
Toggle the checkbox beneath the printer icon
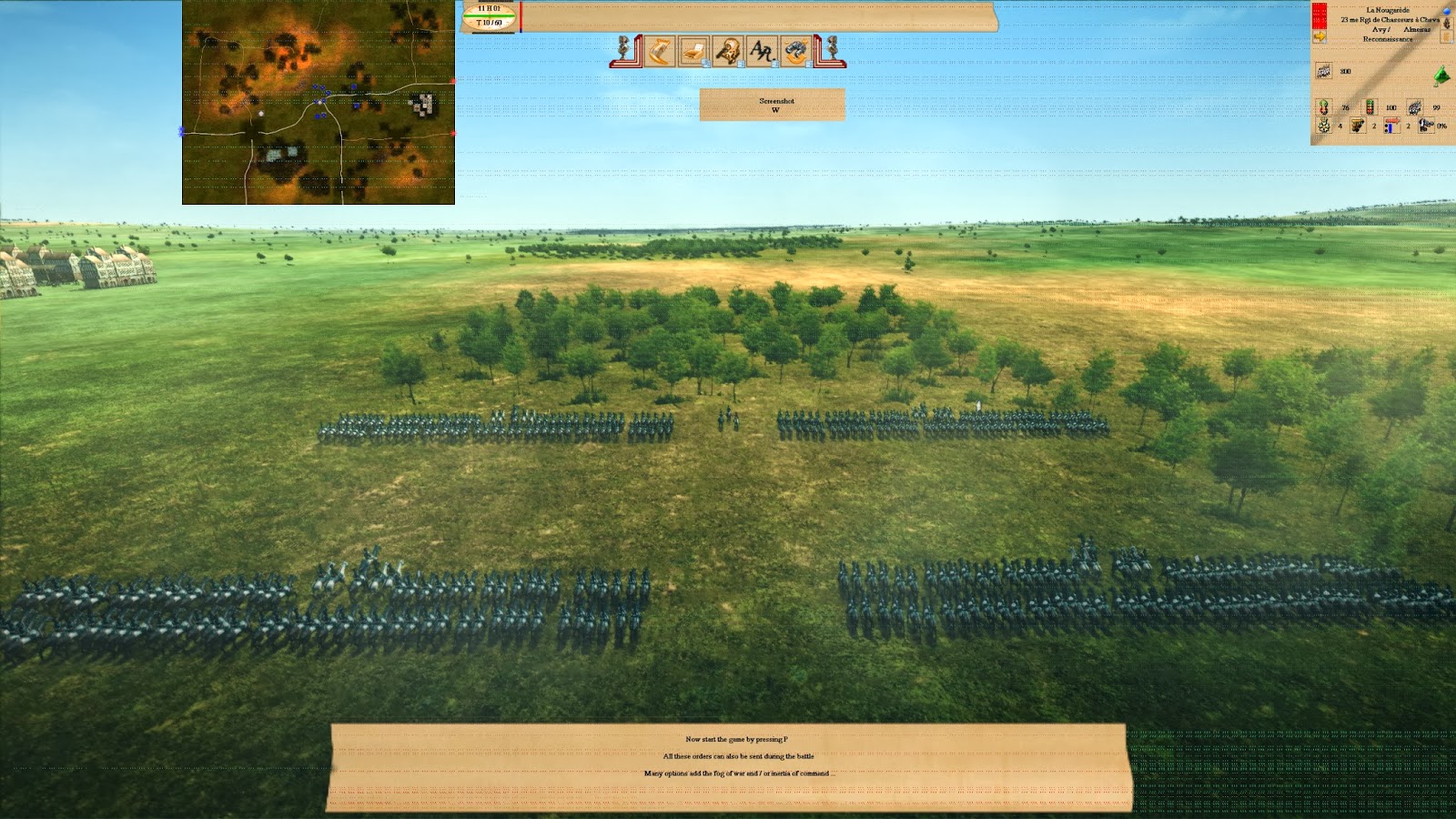pos(705,64)
